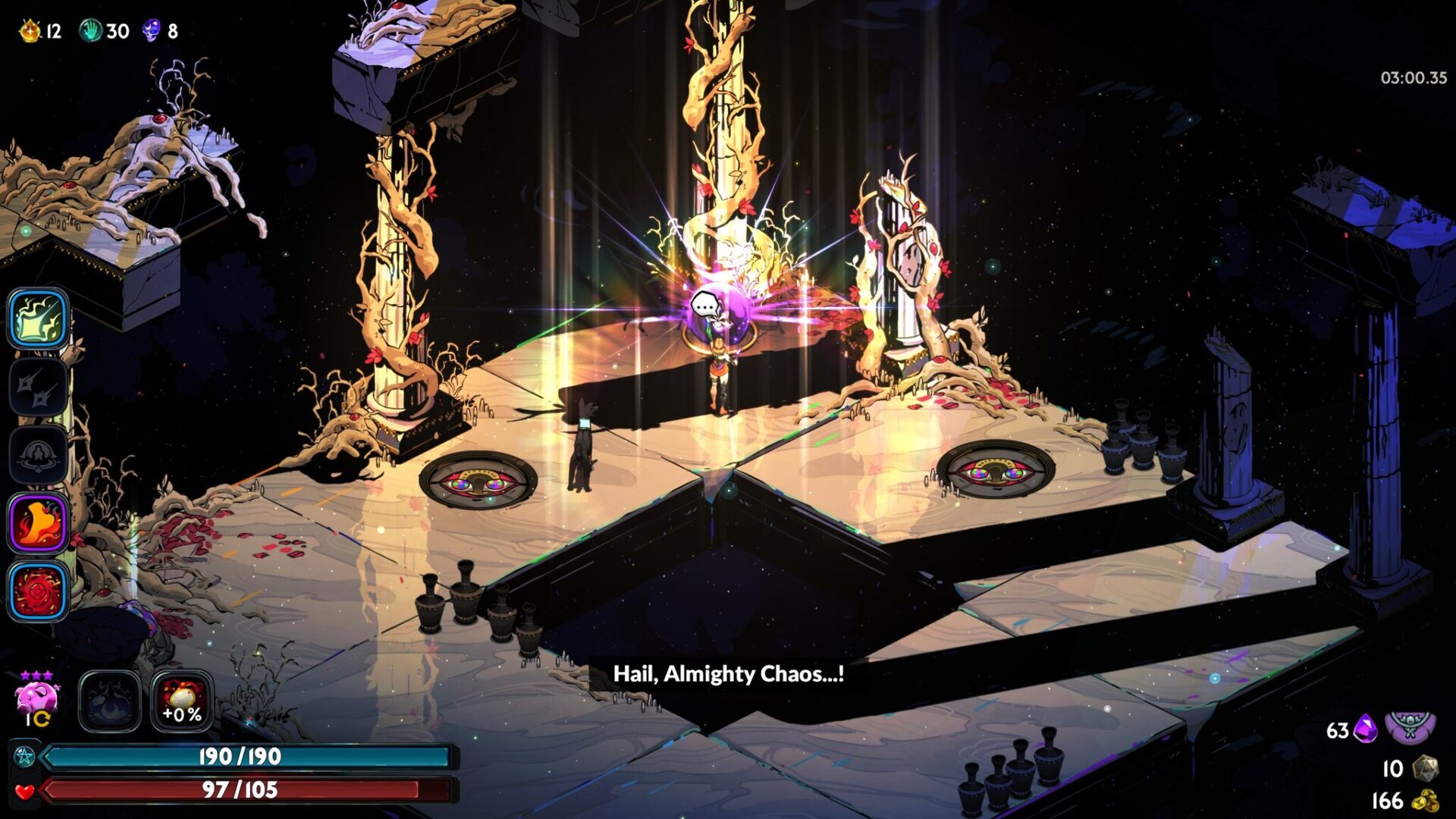Viewport: 1456px width, 819px height.
Task: Open the orange flame sprint boon
Action: click(x=38, y=523)
